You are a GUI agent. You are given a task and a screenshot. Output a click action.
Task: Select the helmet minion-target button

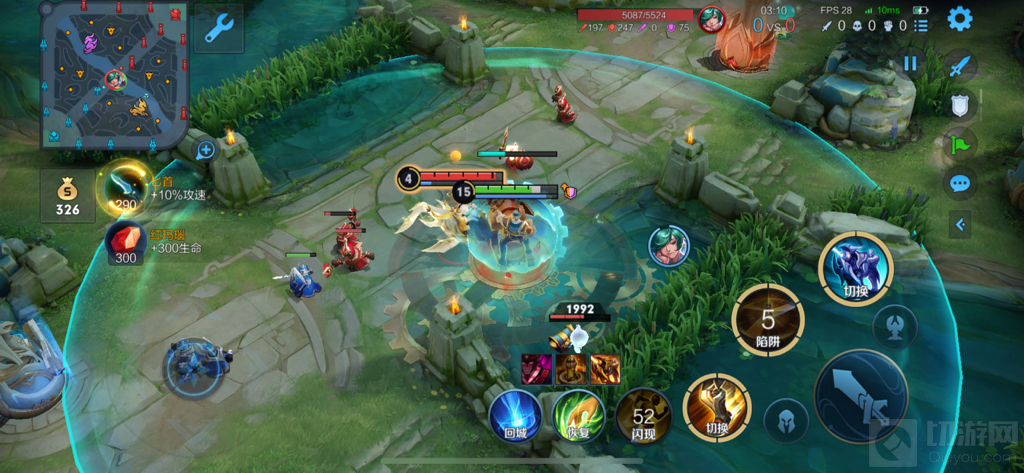(786, 419)
